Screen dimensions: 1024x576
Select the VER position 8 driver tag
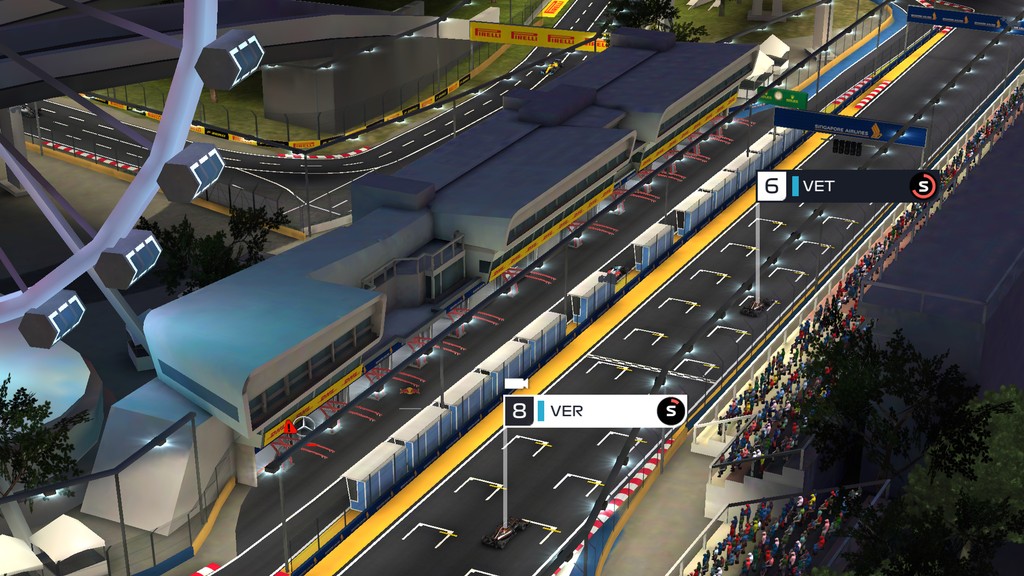click(x=595, y=411)
